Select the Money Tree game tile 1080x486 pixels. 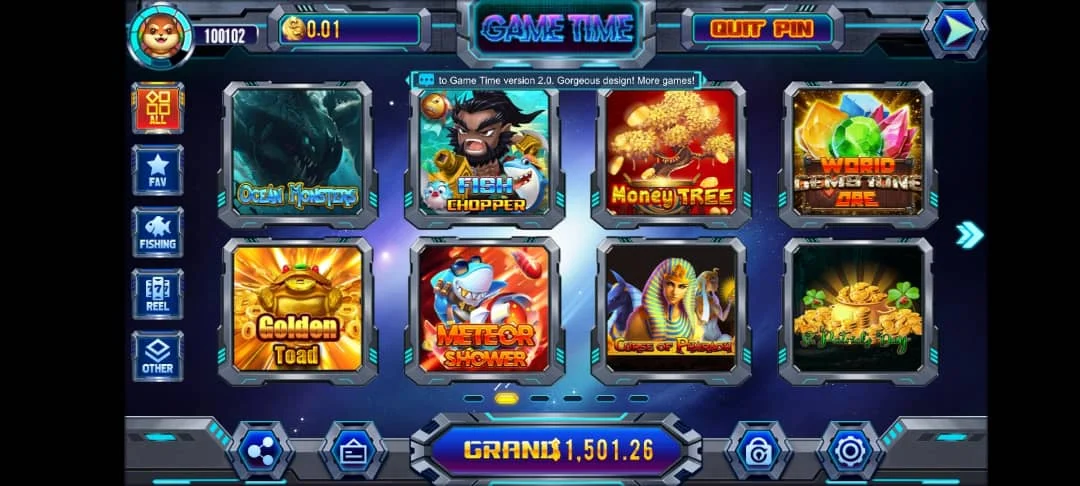(671, 153)
